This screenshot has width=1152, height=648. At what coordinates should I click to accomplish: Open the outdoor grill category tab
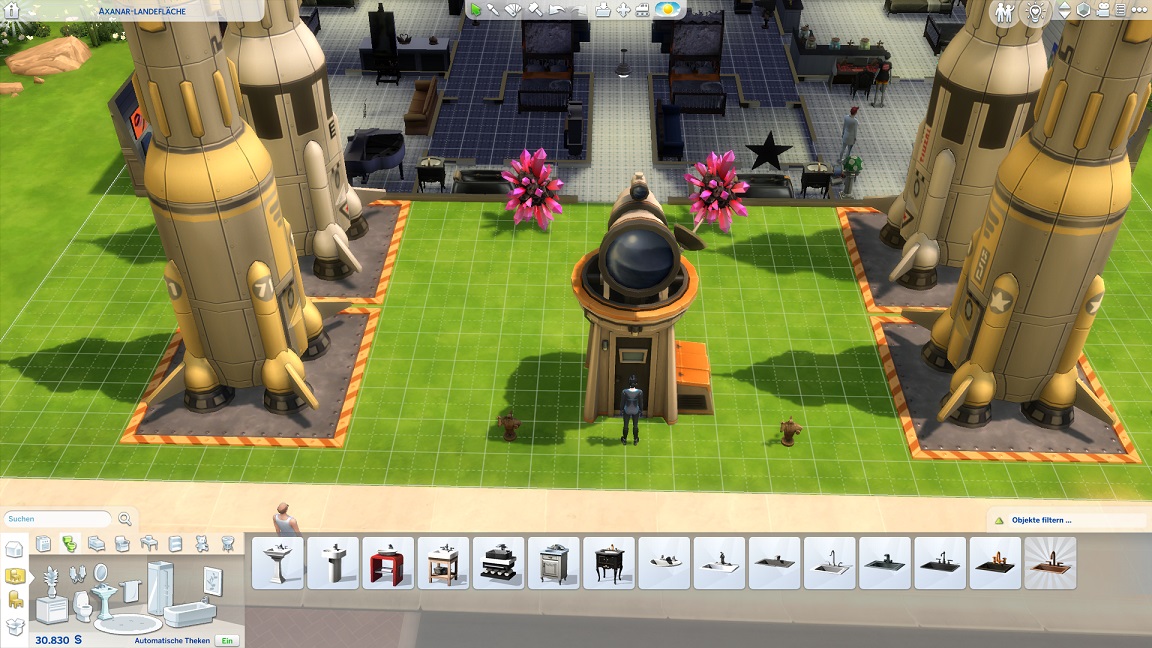click(228, 544)
